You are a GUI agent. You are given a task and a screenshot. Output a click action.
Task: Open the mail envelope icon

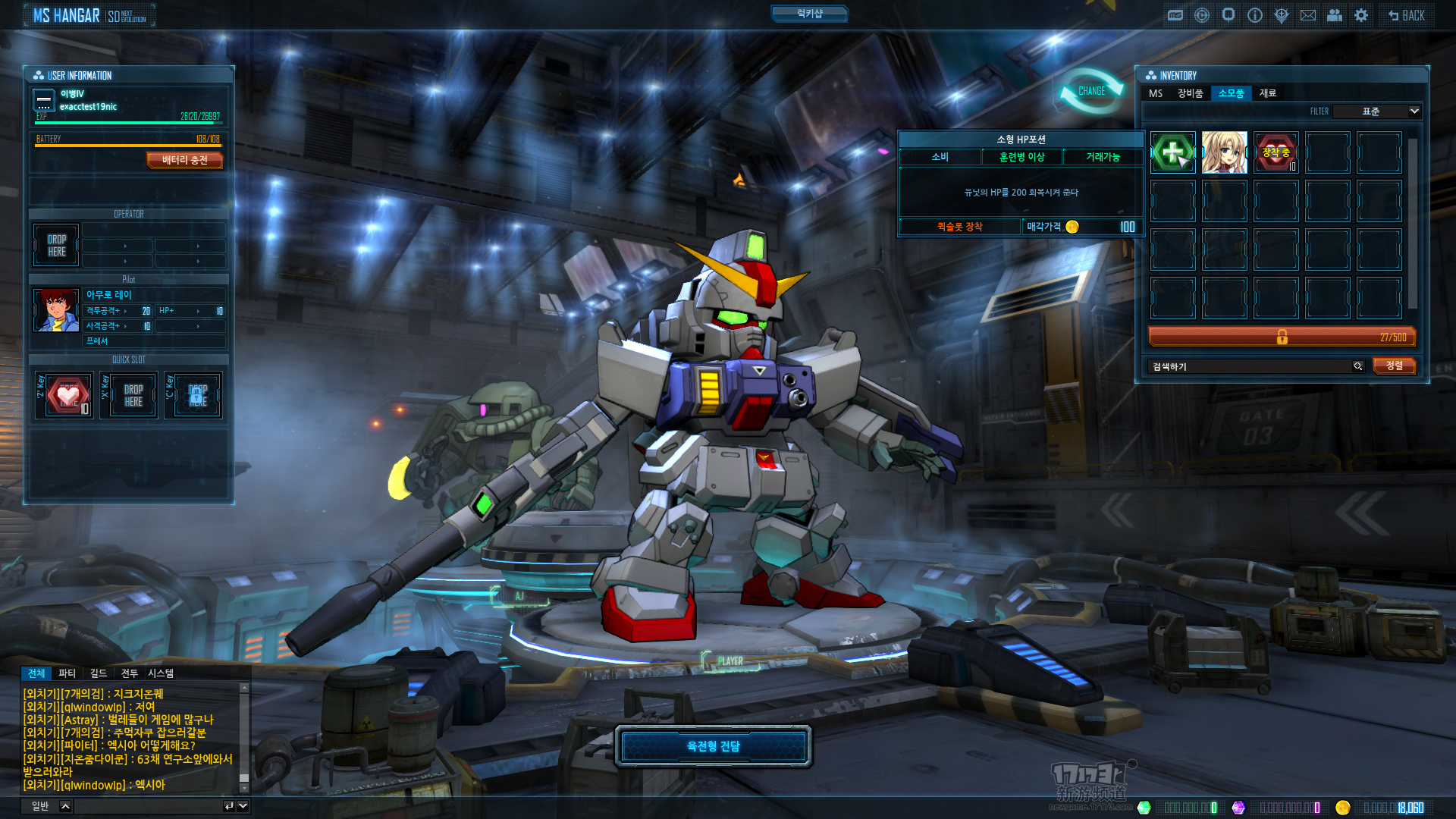1308,15
